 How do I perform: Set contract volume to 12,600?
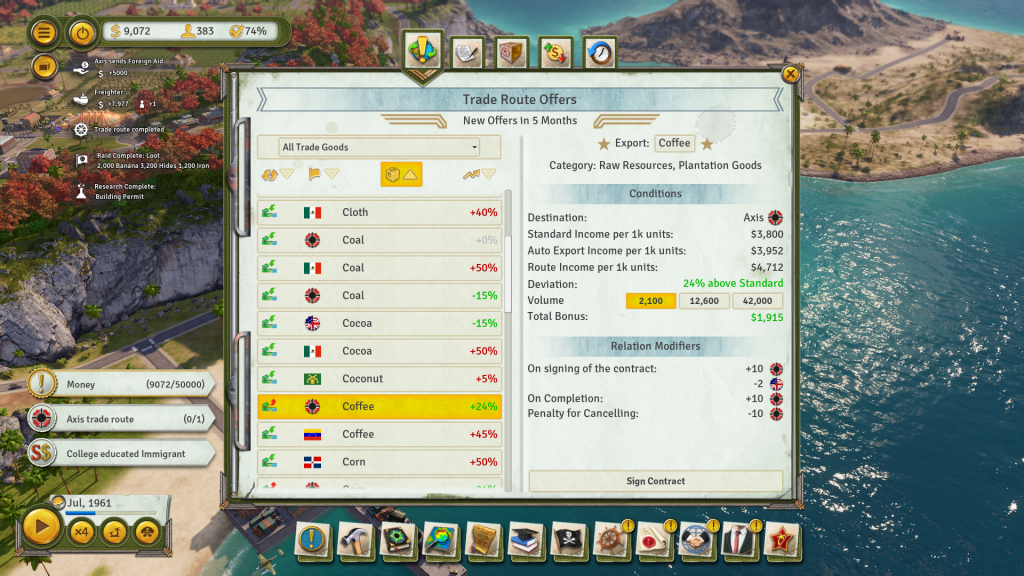coord(704,301)
